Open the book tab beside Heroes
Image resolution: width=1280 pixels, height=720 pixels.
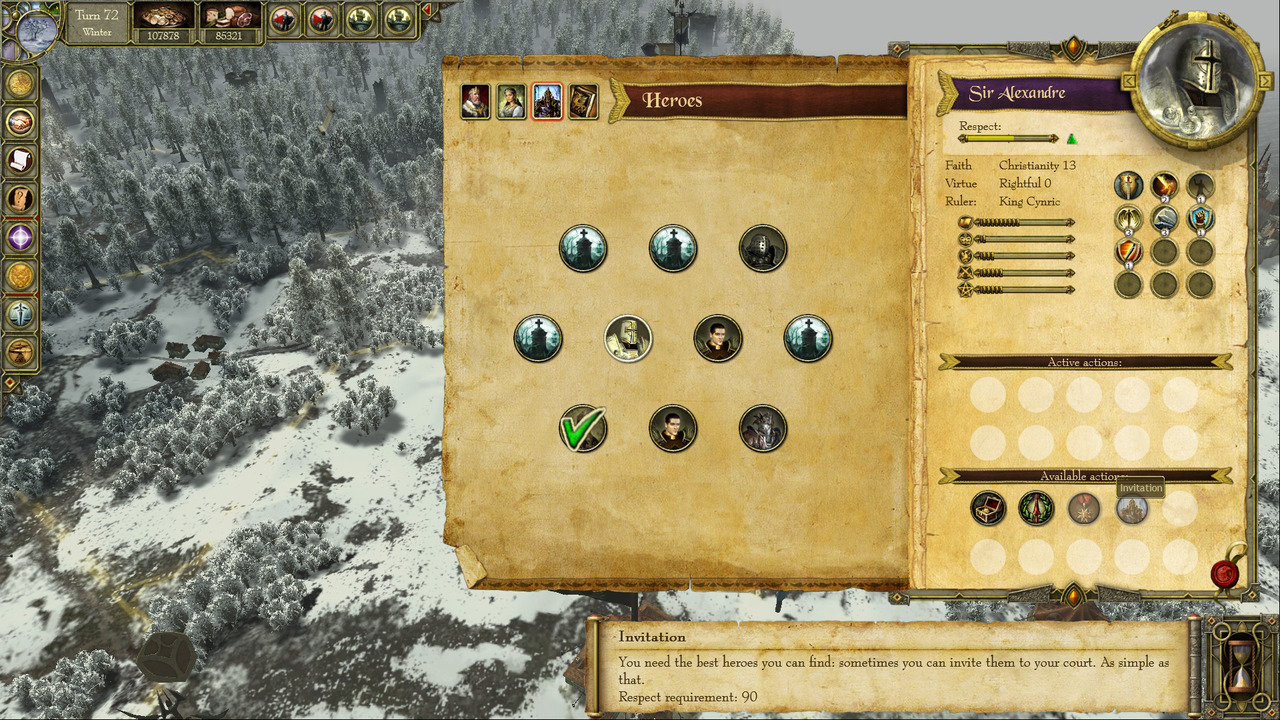pos(583,101)
